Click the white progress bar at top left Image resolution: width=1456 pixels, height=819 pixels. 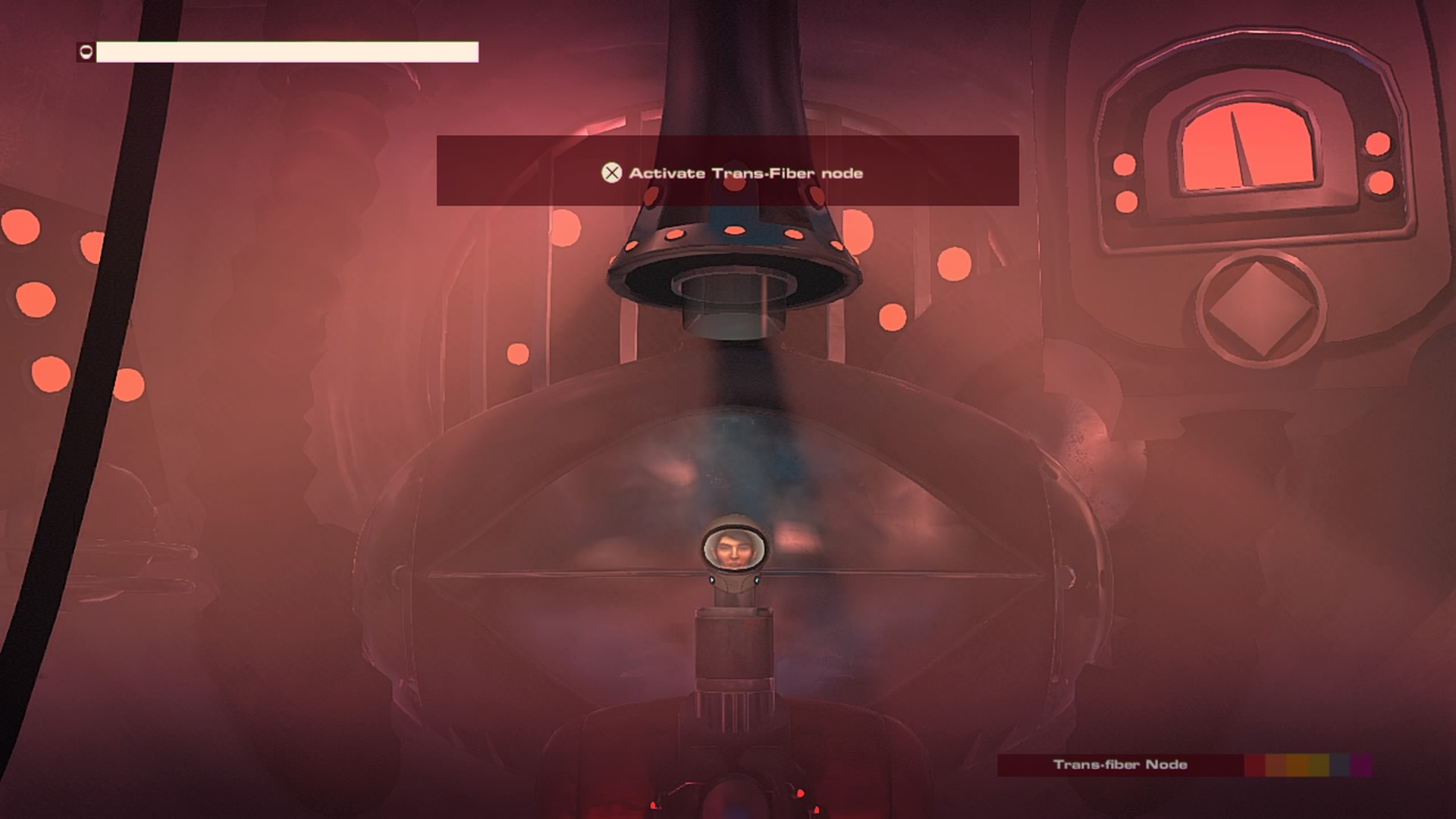tap(288, 52)
